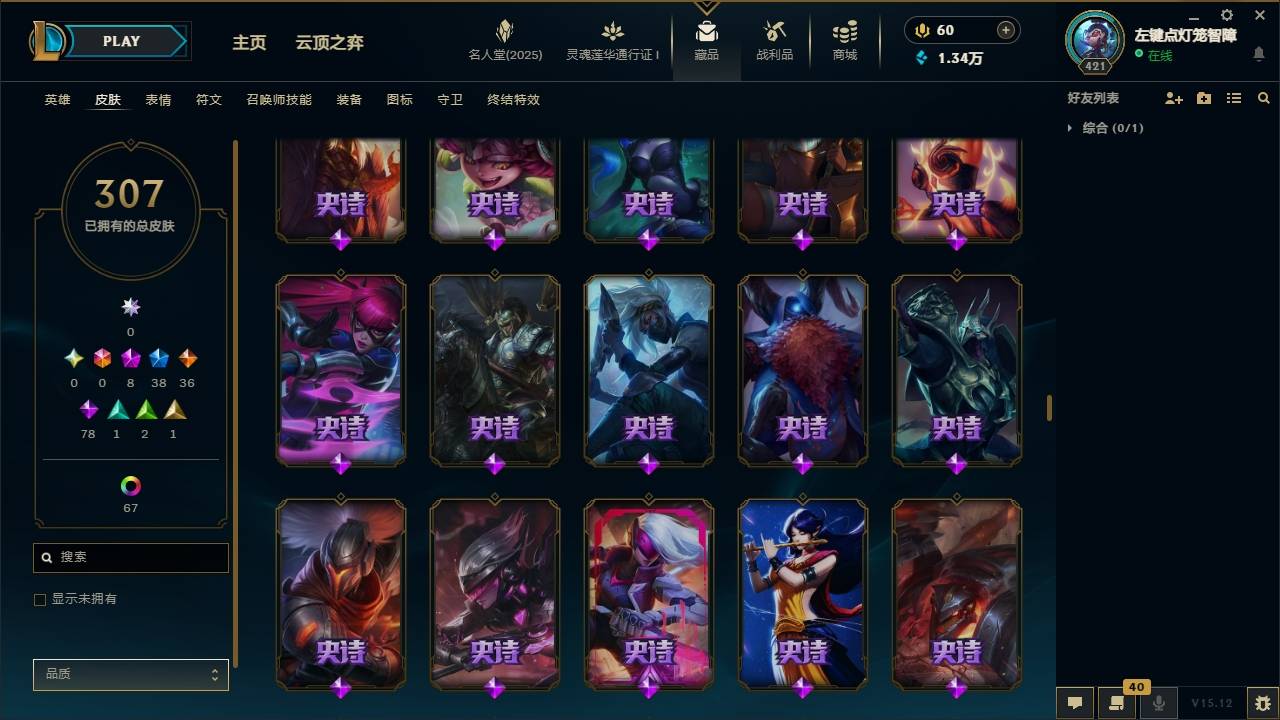
Task: Open the bug report icon
Action: (1259, 703)
